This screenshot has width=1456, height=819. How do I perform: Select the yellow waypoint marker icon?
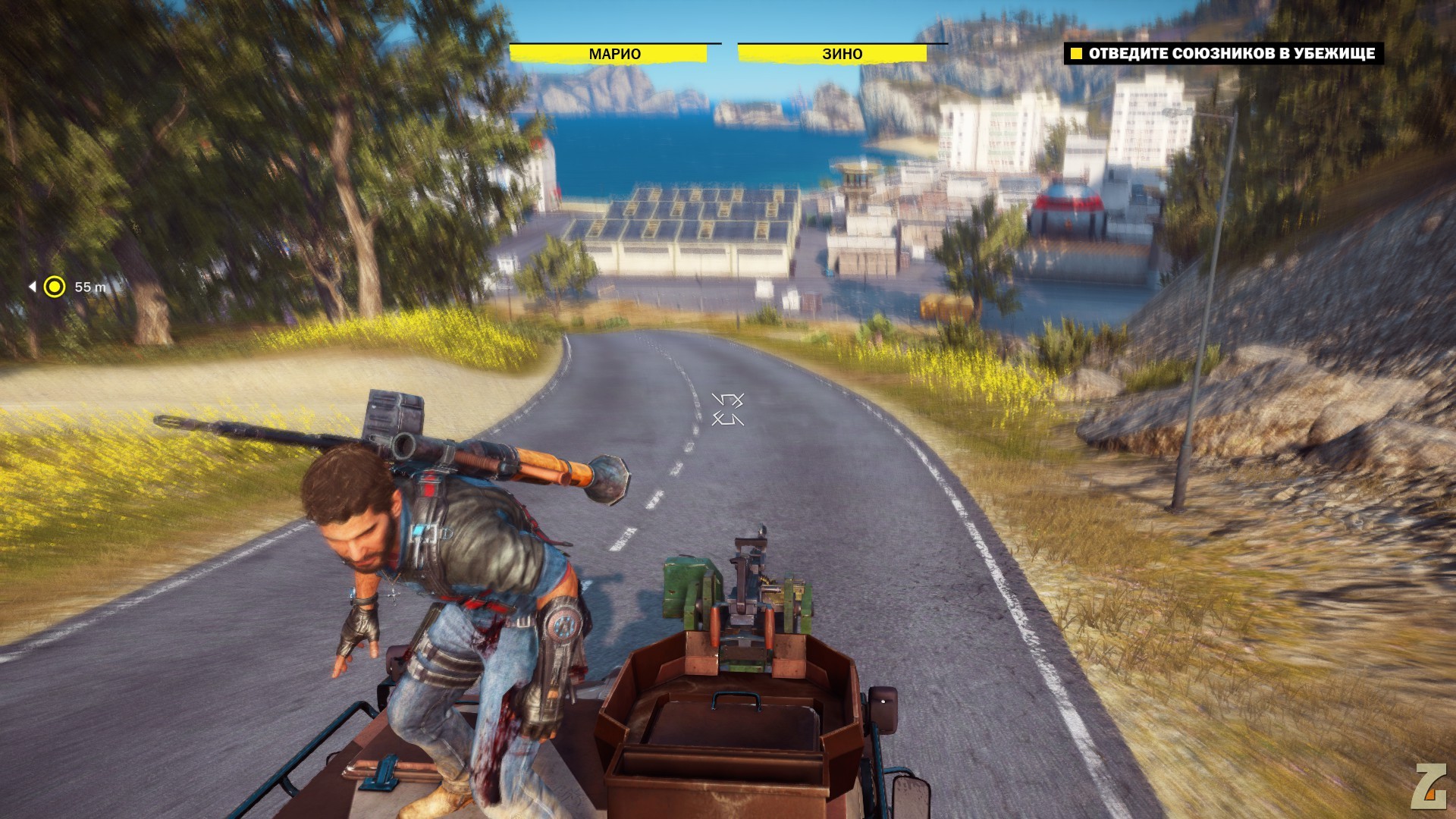click(x=55, y=287)
